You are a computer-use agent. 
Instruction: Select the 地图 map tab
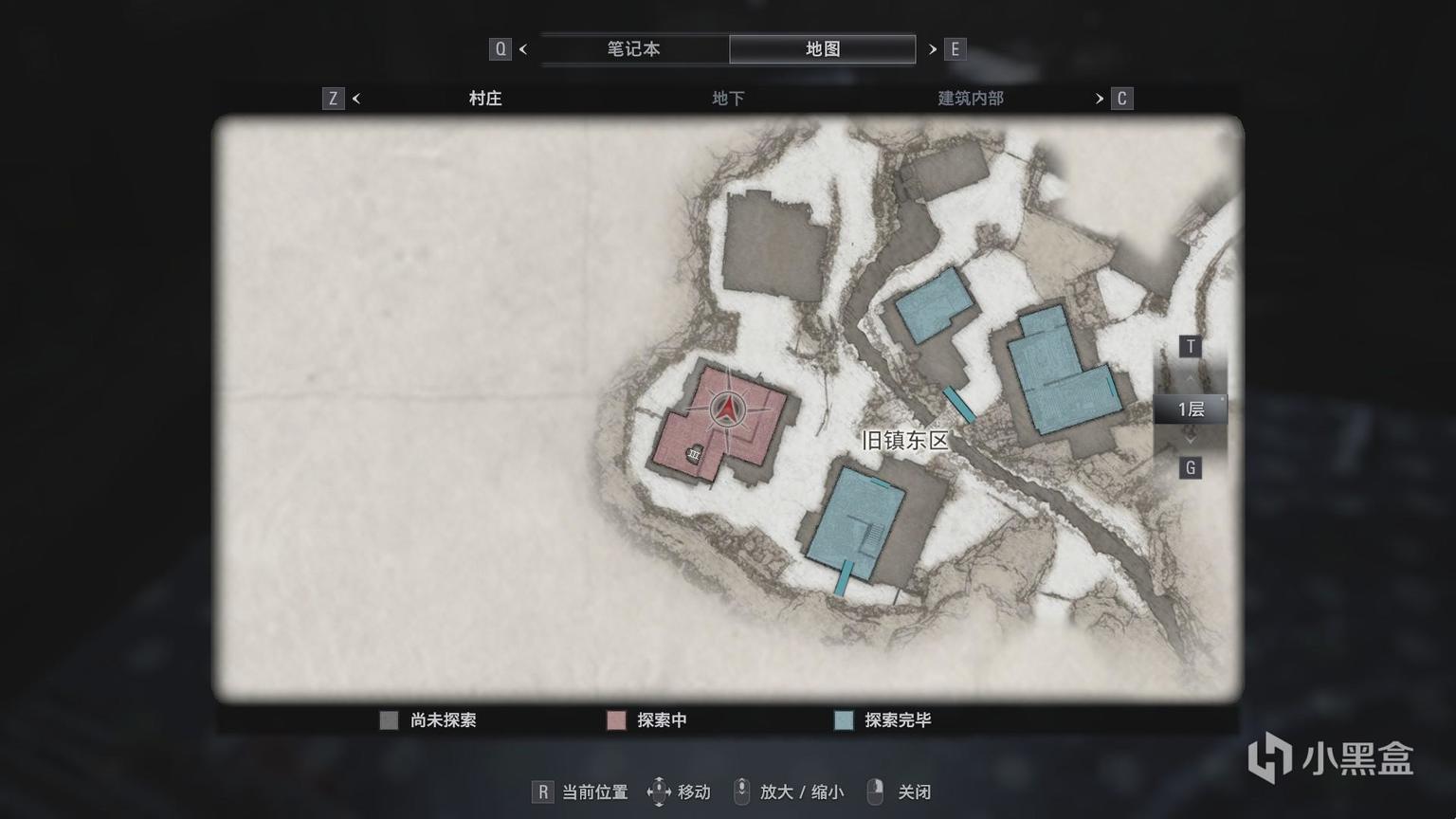click(822, 49)
